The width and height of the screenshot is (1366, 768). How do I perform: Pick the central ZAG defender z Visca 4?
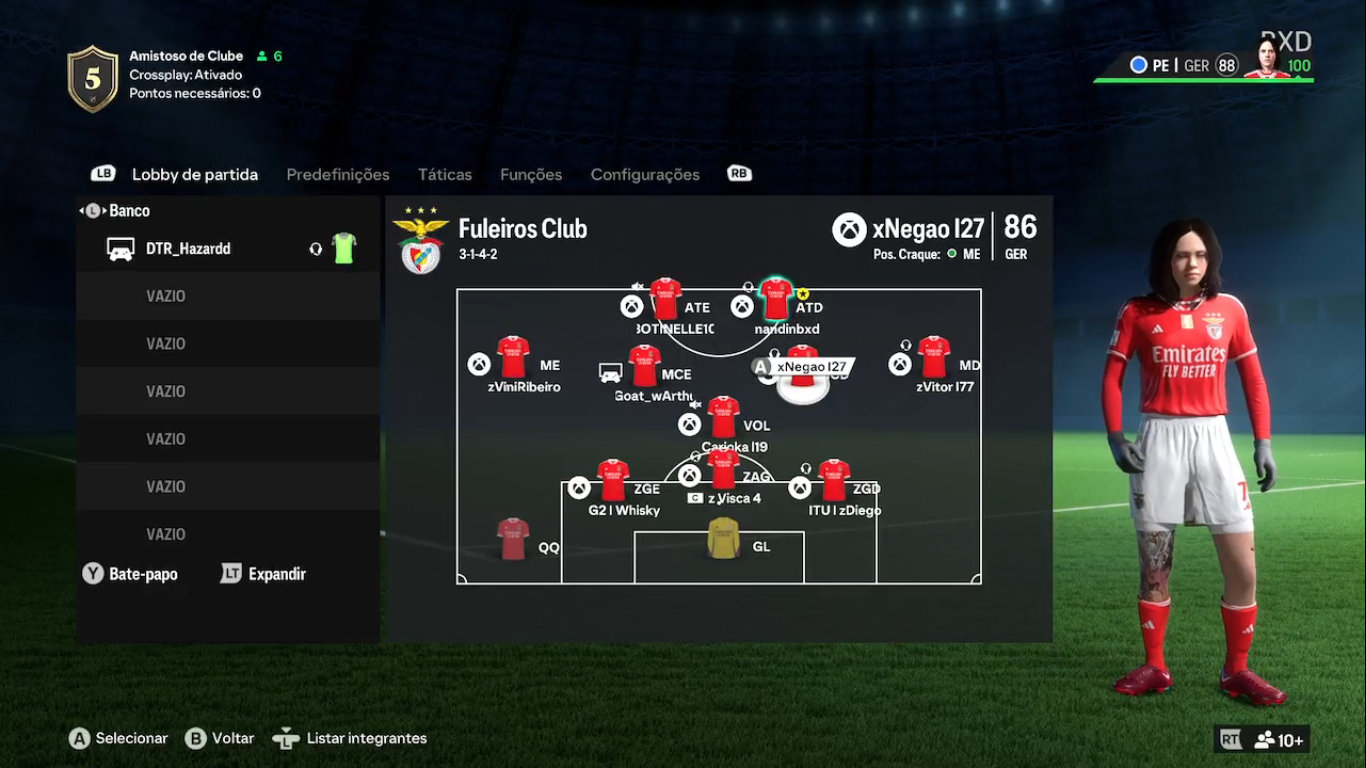[x=723, y=470]
